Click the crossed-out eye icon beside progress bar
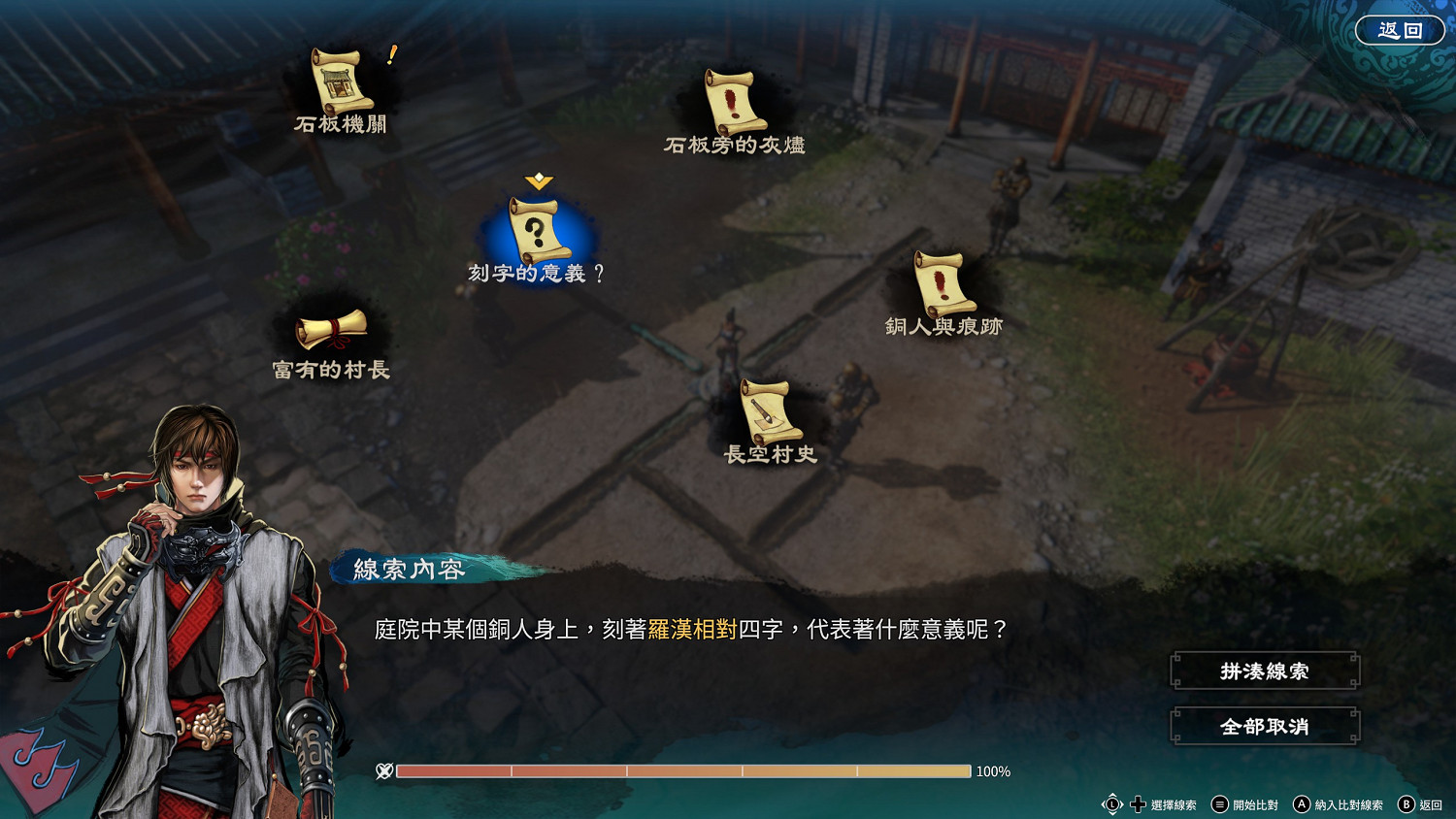 (x=383, y=772)
